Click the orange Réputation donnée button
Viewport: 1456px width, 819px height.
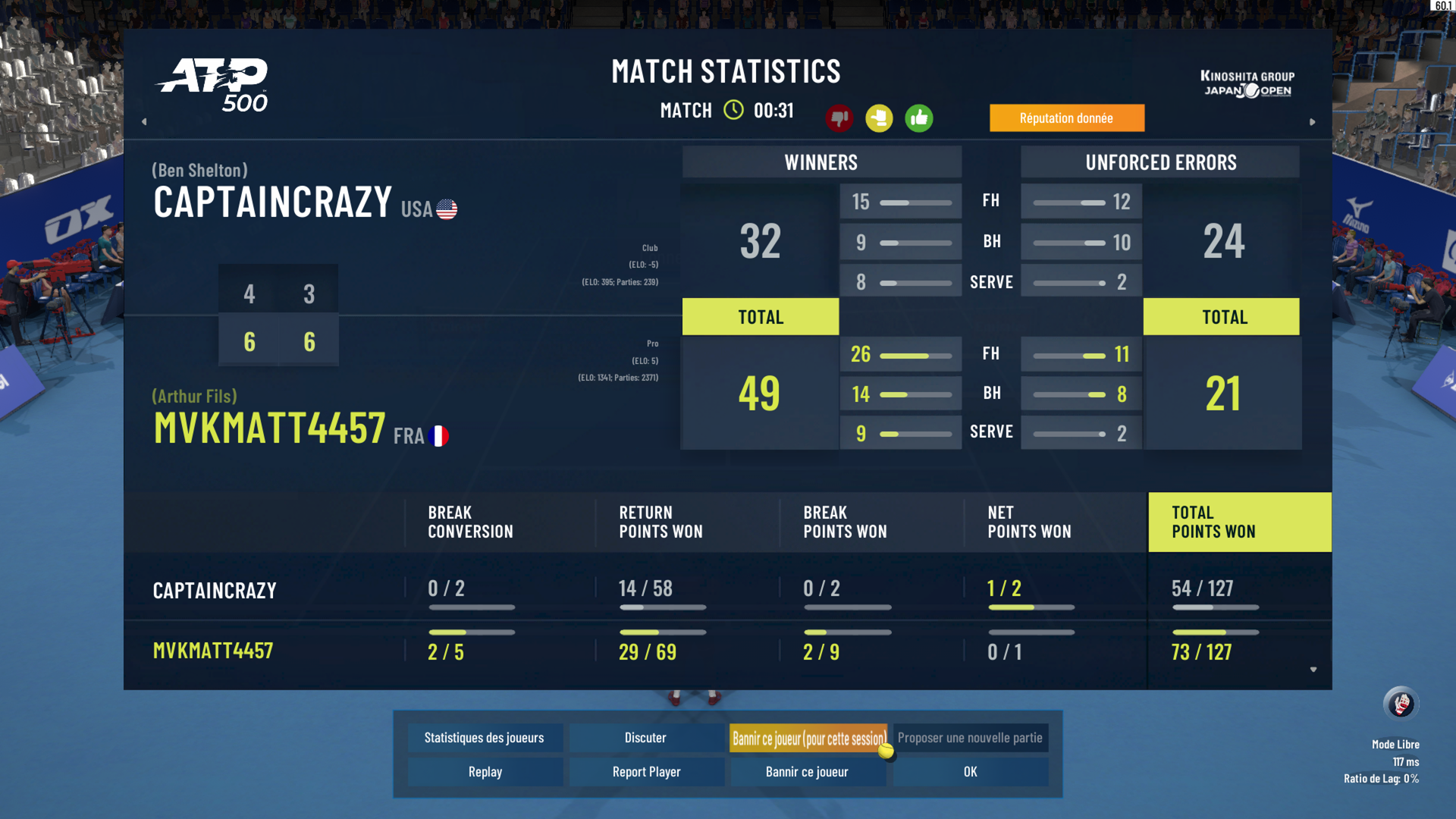pos(1066,118)
